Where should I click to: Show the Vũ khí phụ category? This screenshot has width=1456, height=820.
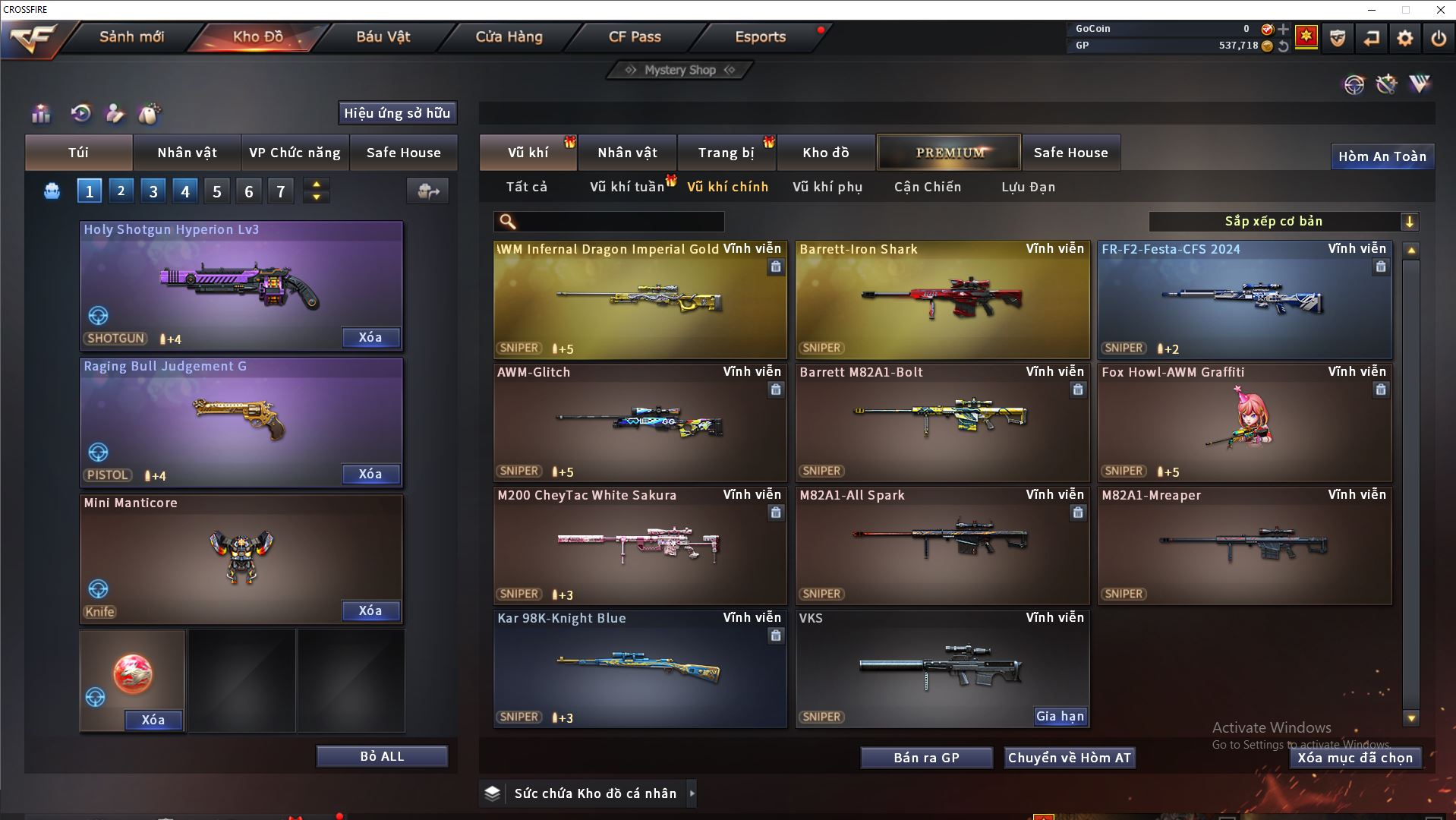click(827, 187)
